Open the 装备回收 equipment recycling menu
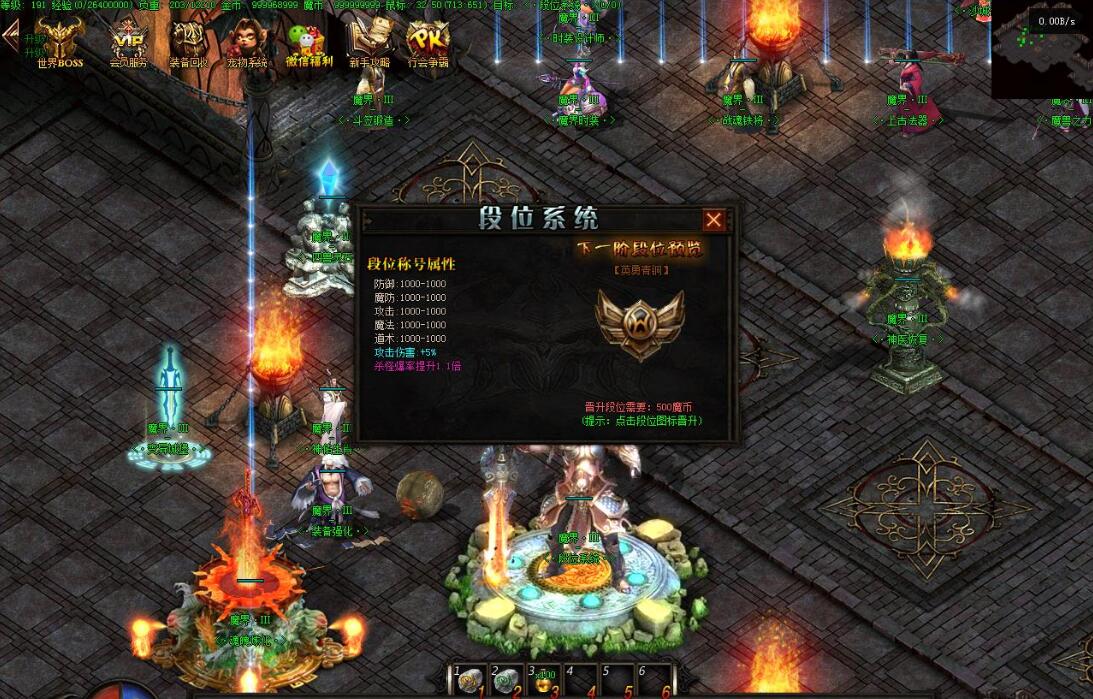 point(188,41)
